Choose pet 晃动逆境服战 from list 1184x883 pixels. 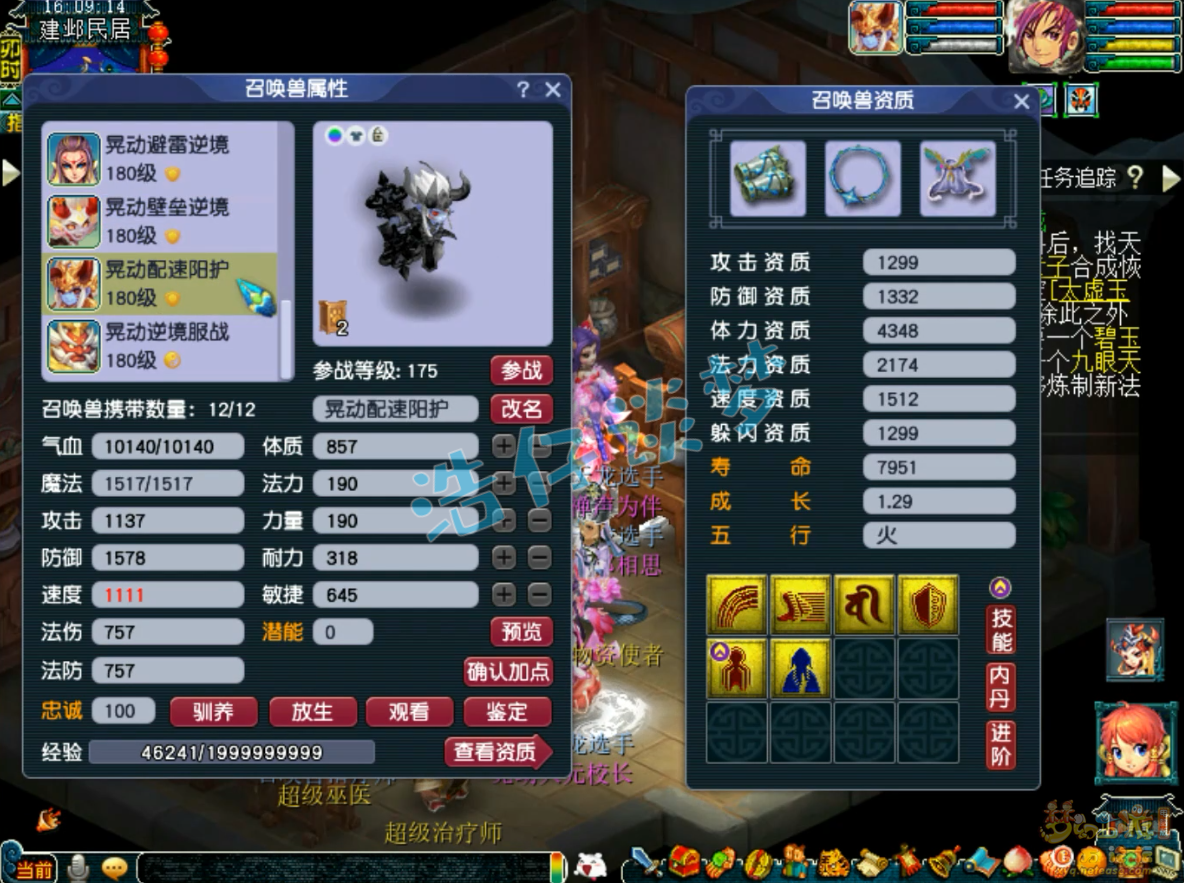tap(167, 345)
